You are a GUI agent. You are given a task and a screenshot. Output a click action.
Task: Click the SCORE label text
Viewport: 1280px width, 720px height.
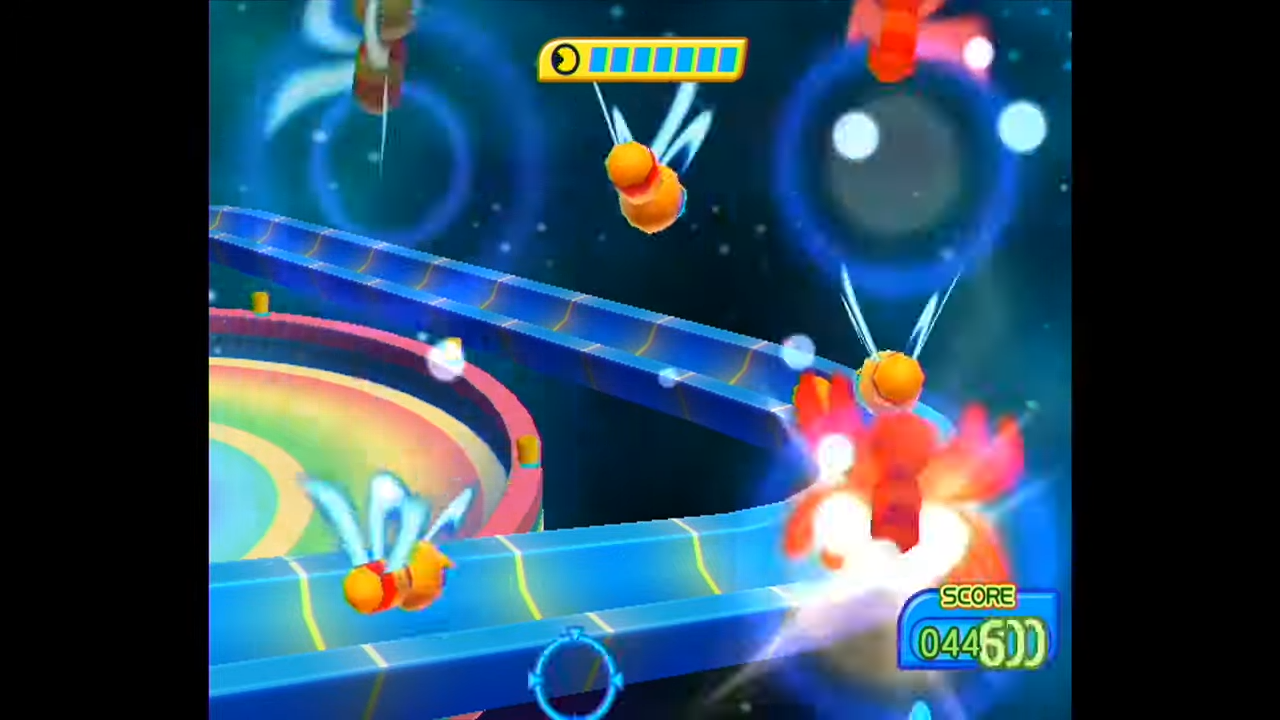(x=977, y=597)
